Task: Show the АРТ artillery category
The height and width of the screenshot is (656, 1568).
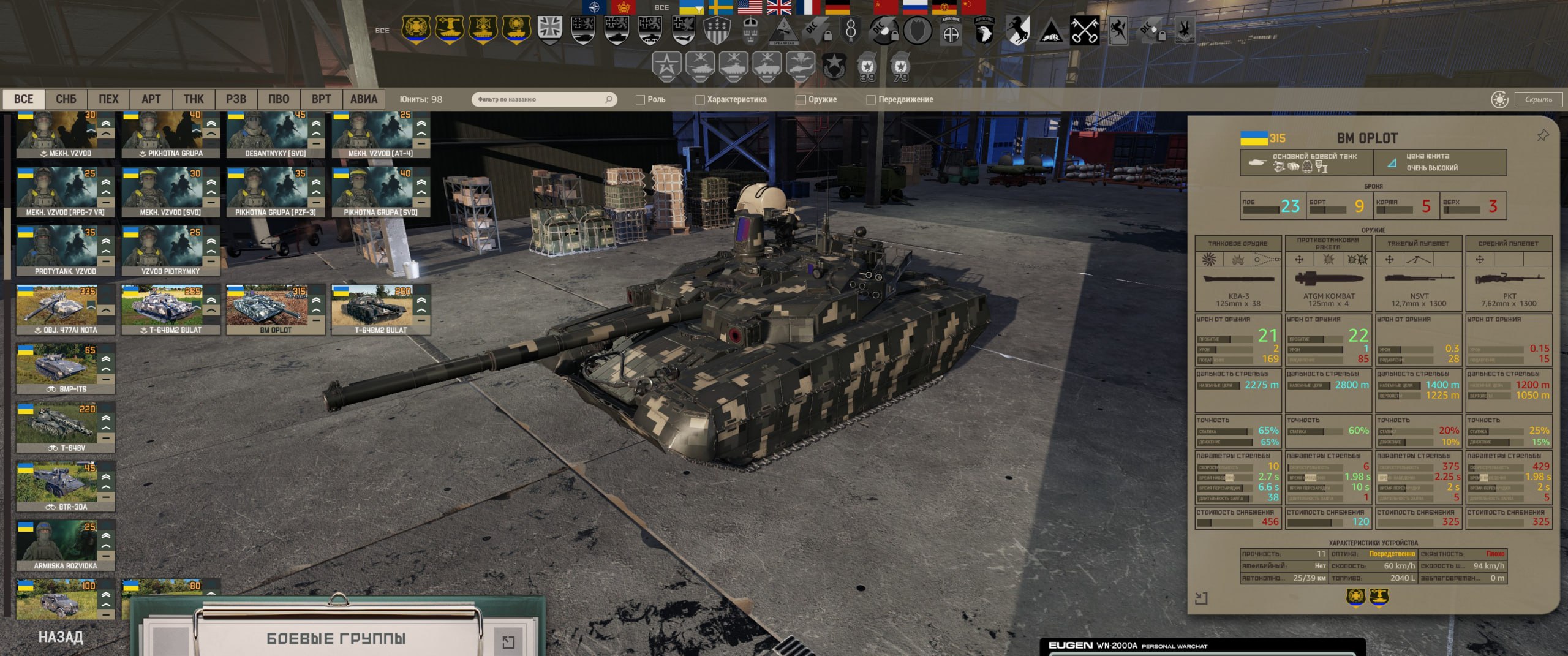Action: tap(151, 99)
